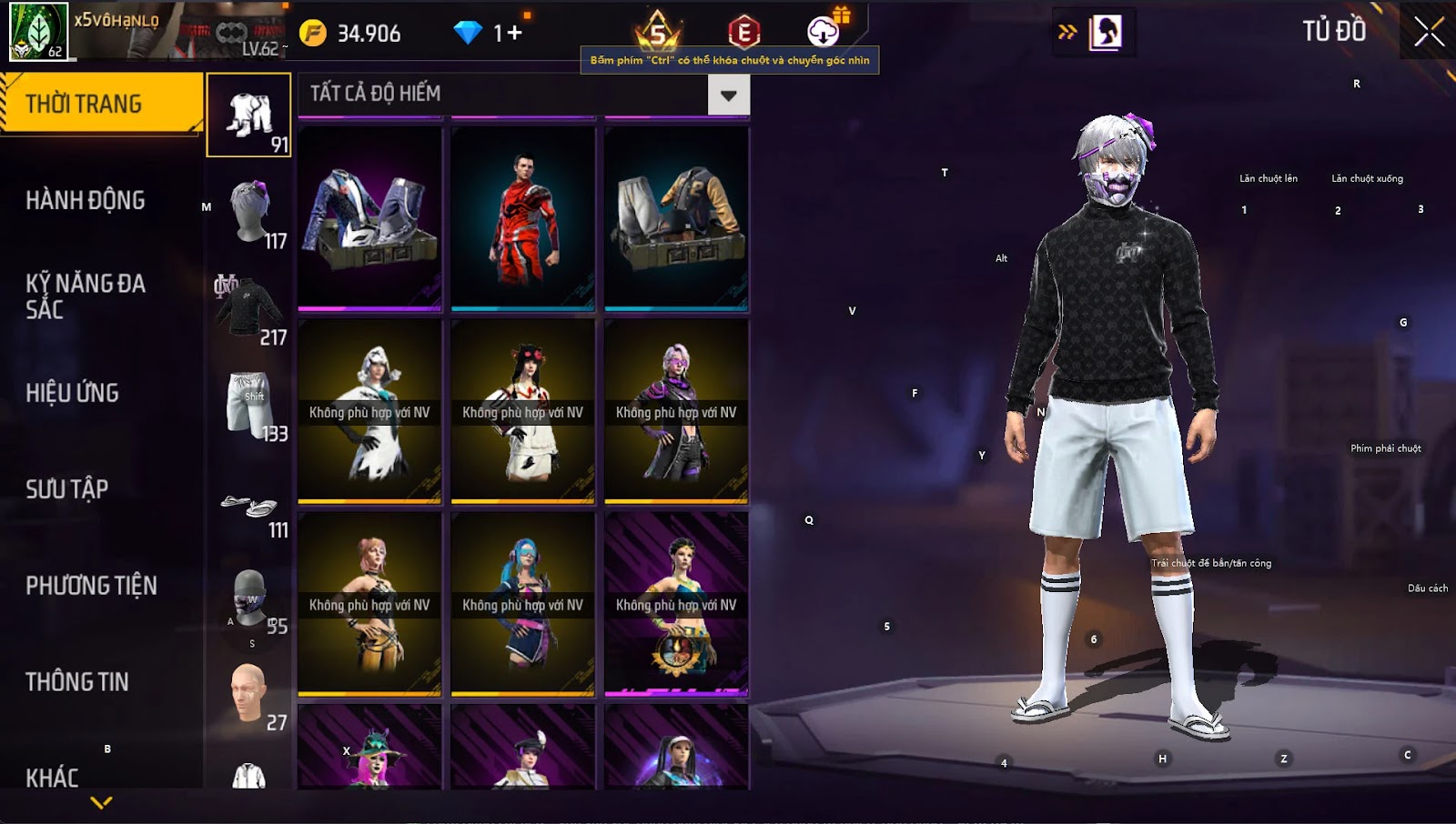Close the wardrobe with the X button

(1429, 32)
